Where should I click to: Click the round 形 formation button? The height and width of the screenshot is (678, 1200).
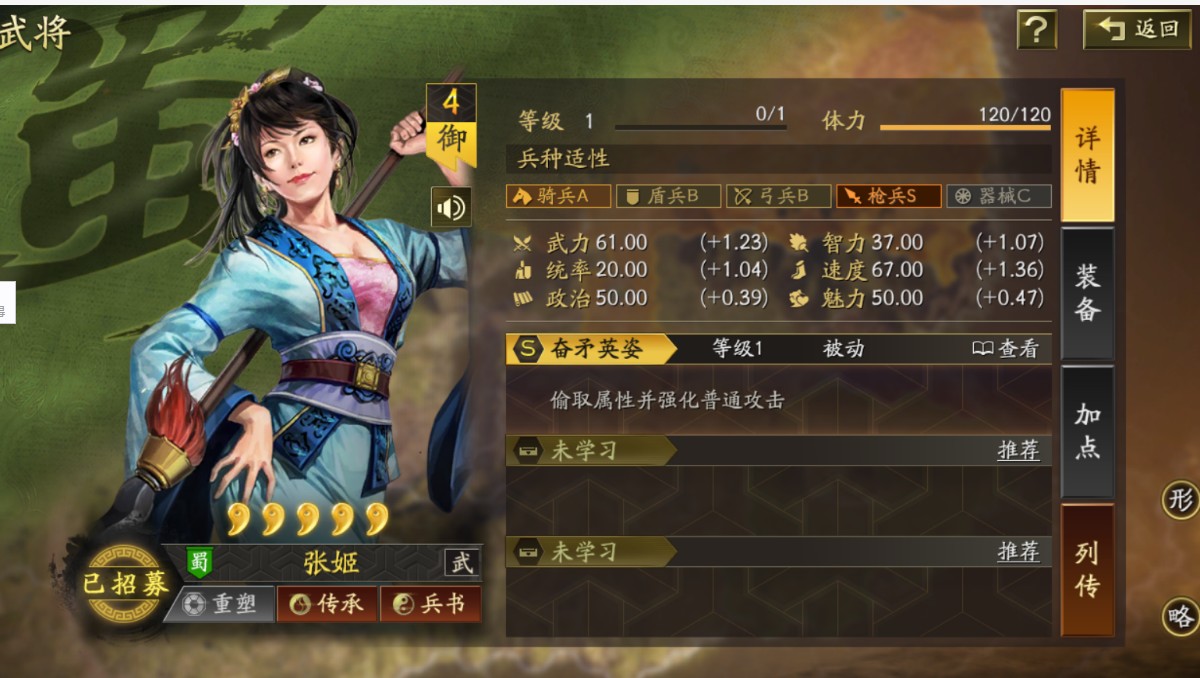pyautogui.click(x=1182, y=500)
